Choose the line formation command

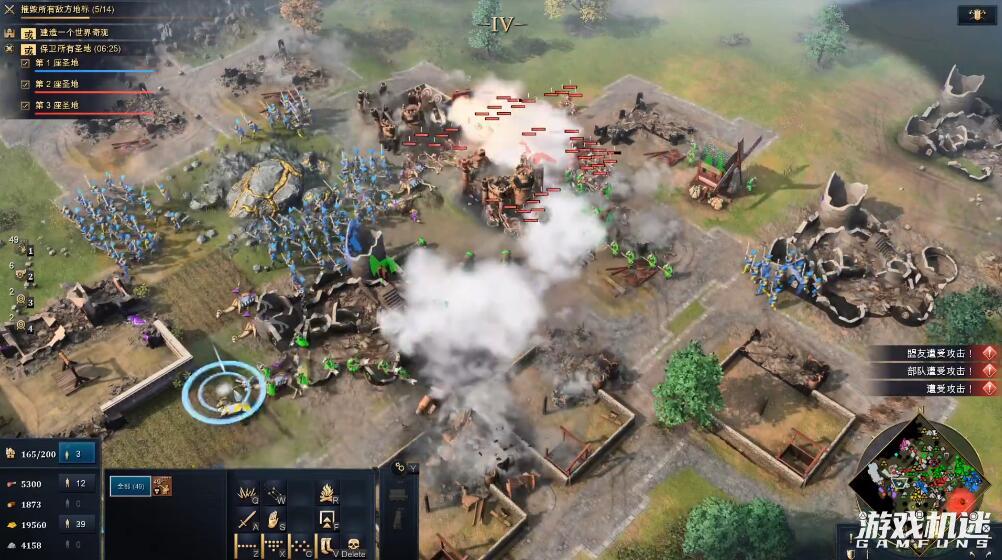247,546
